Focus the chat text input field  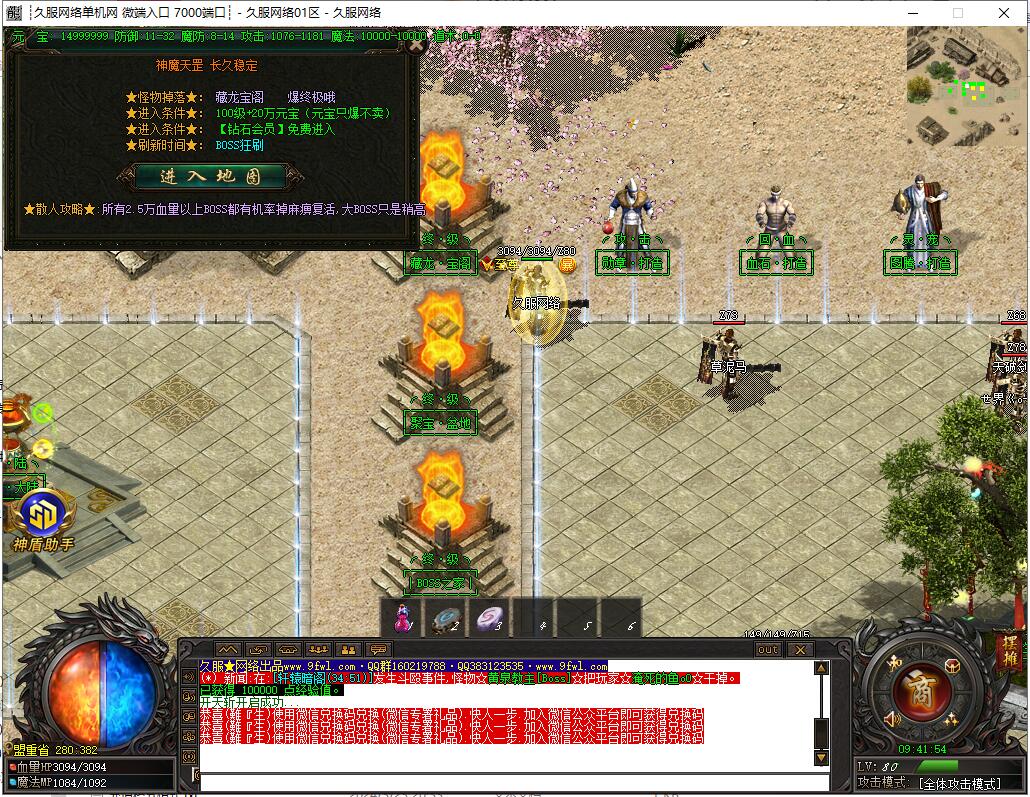click(510, 782)
